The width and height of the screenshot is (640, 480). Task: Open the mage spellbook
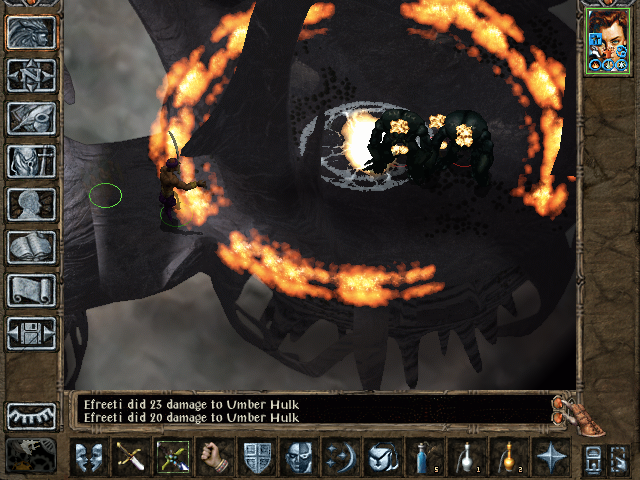[x=31, y=247]
